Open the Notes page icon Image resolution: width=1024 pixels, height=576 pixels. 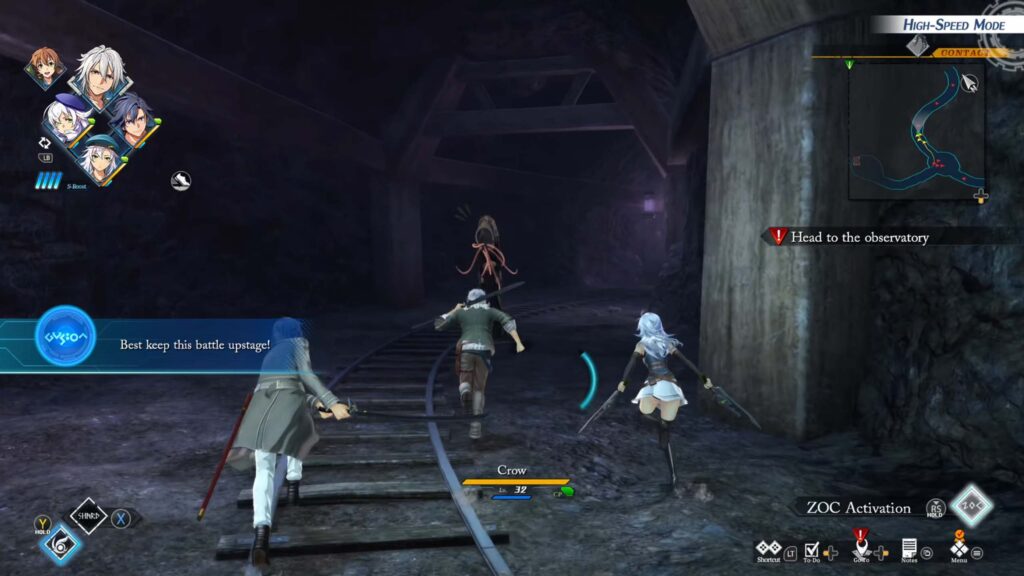tap(909, 548)
